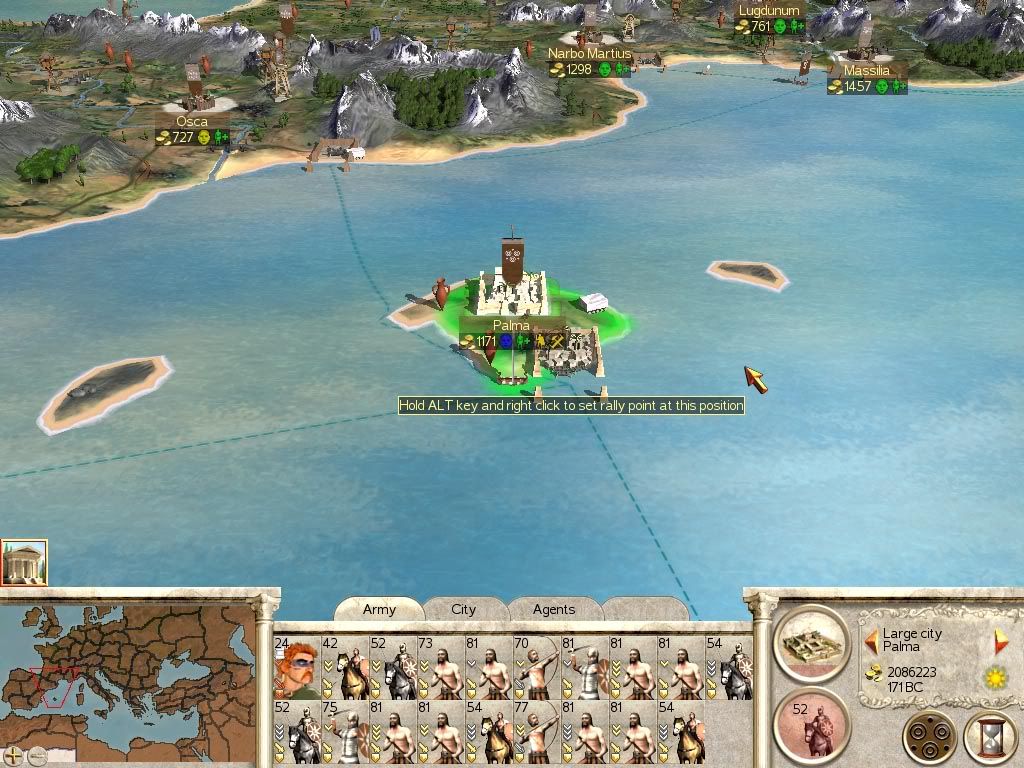Open the Agents tab

click(553, 609)
